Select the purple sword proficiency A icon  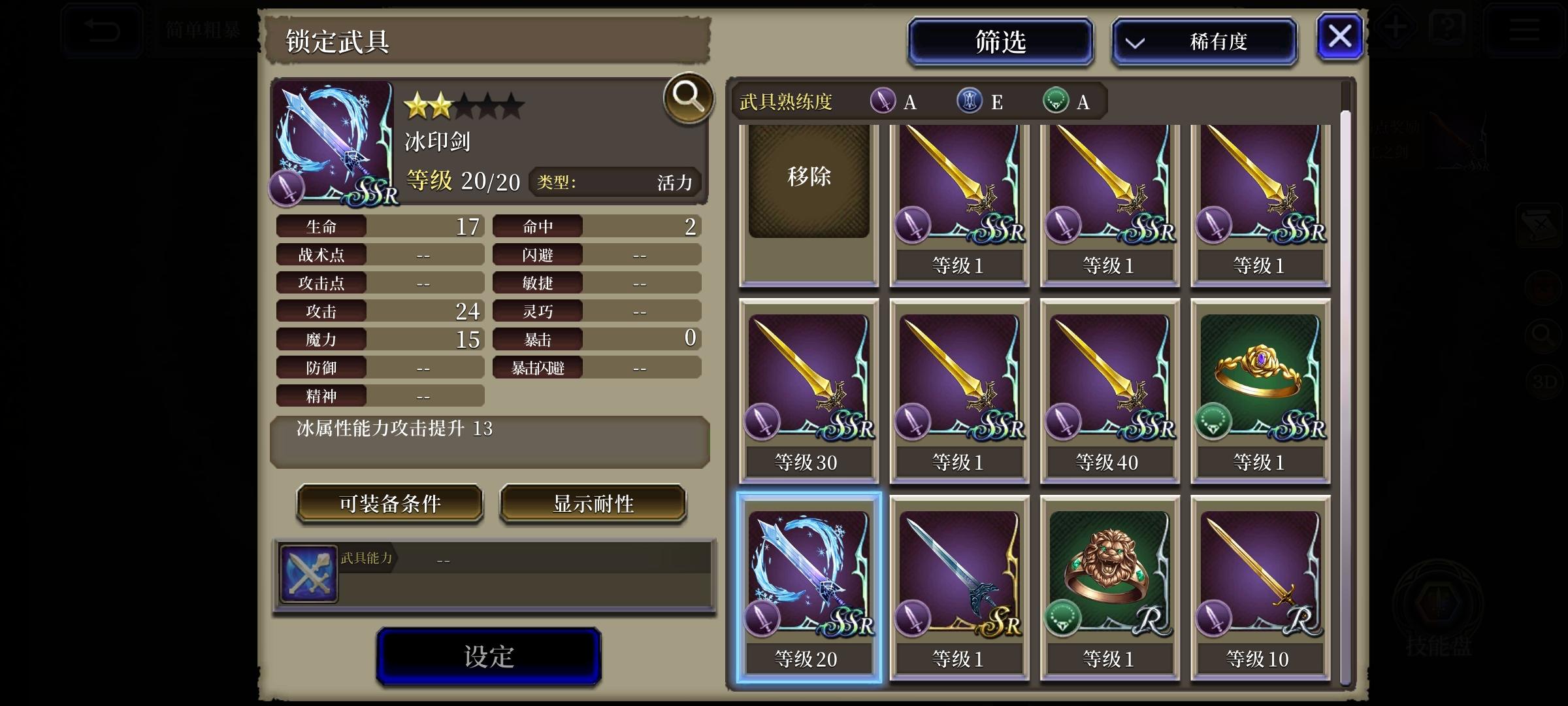click(x=884, y=102)
